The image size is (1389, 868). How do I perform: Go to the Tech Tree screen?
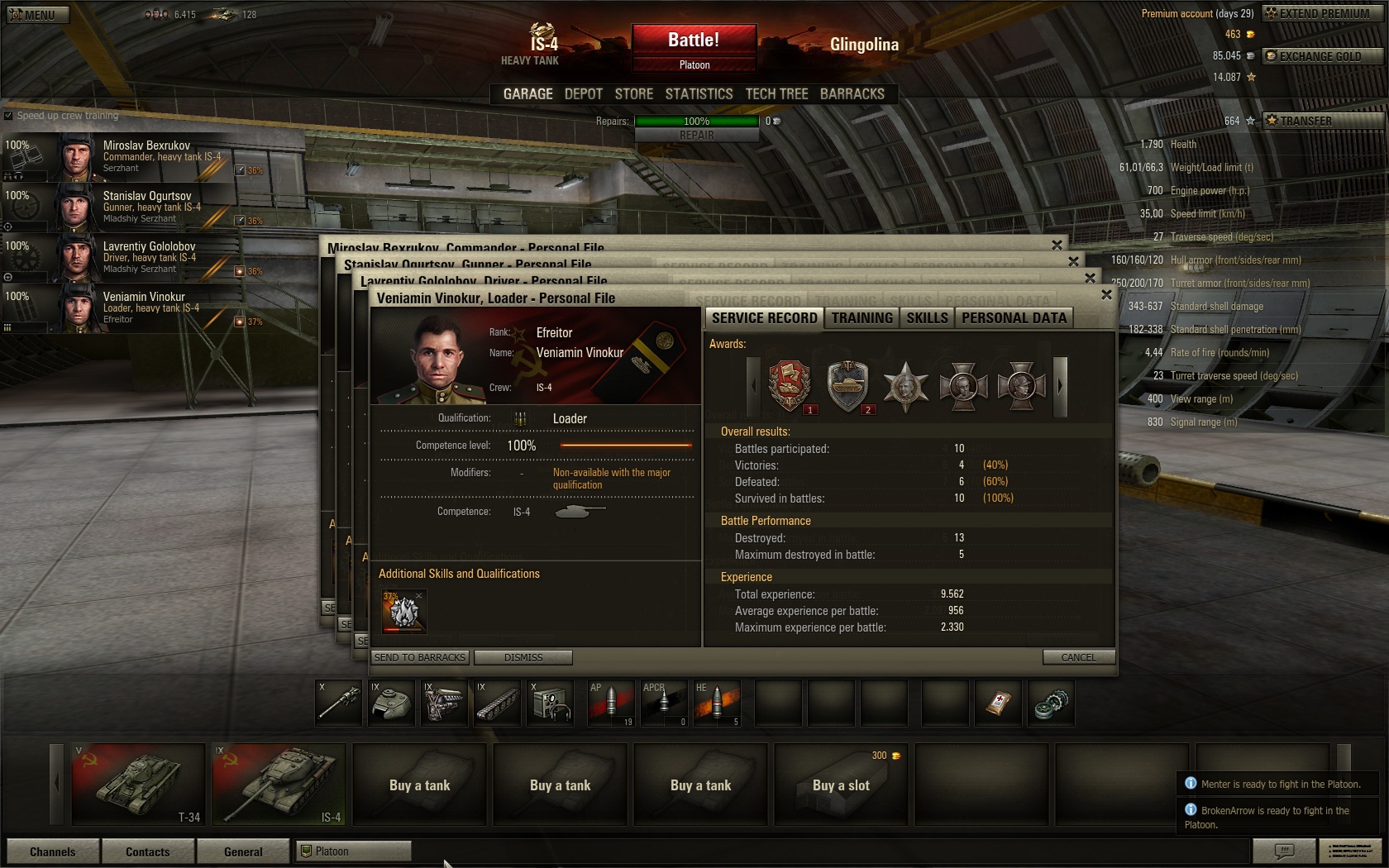coord(776,94)
